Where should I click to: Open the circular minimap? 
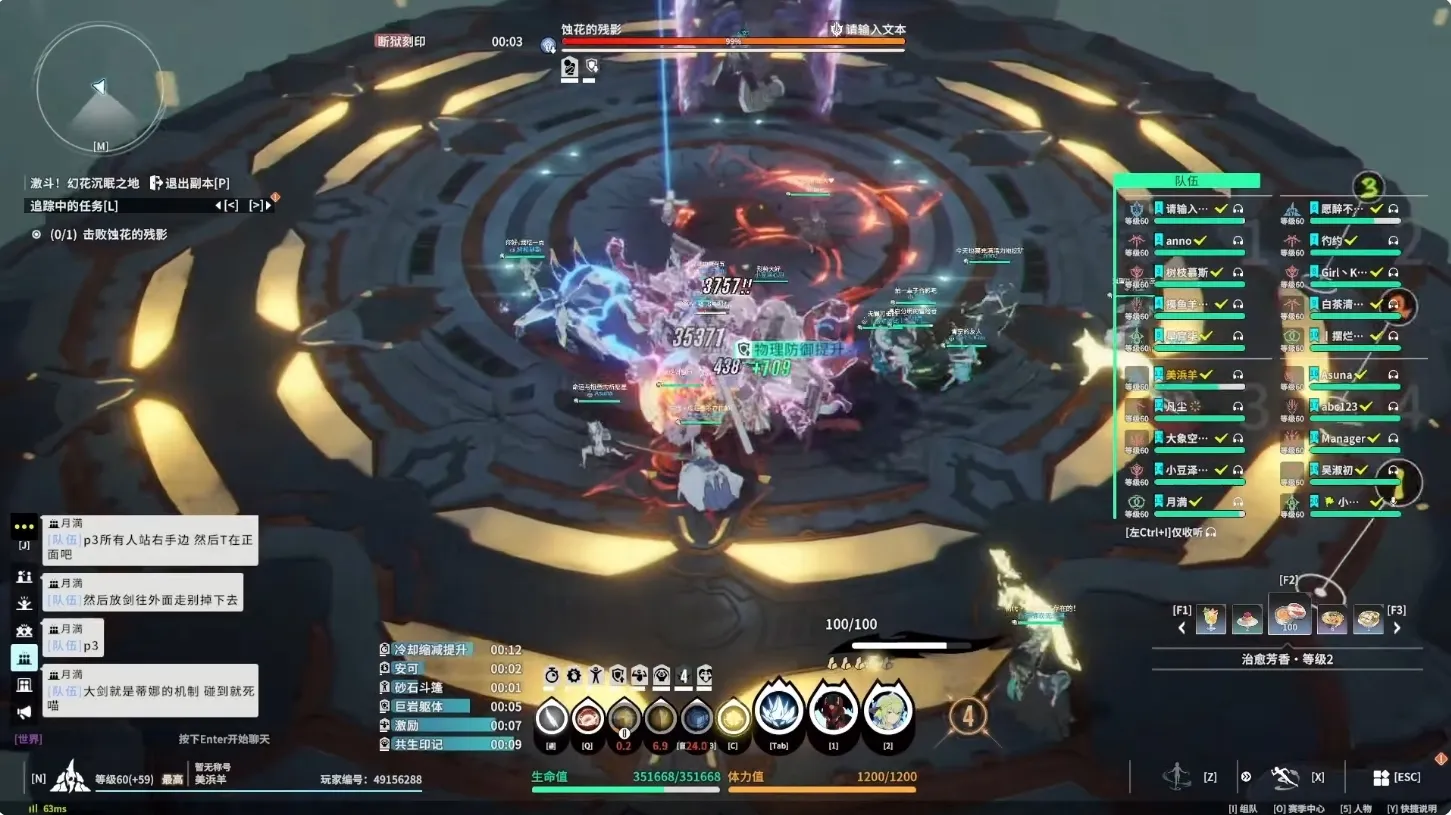tap(99, 90)
